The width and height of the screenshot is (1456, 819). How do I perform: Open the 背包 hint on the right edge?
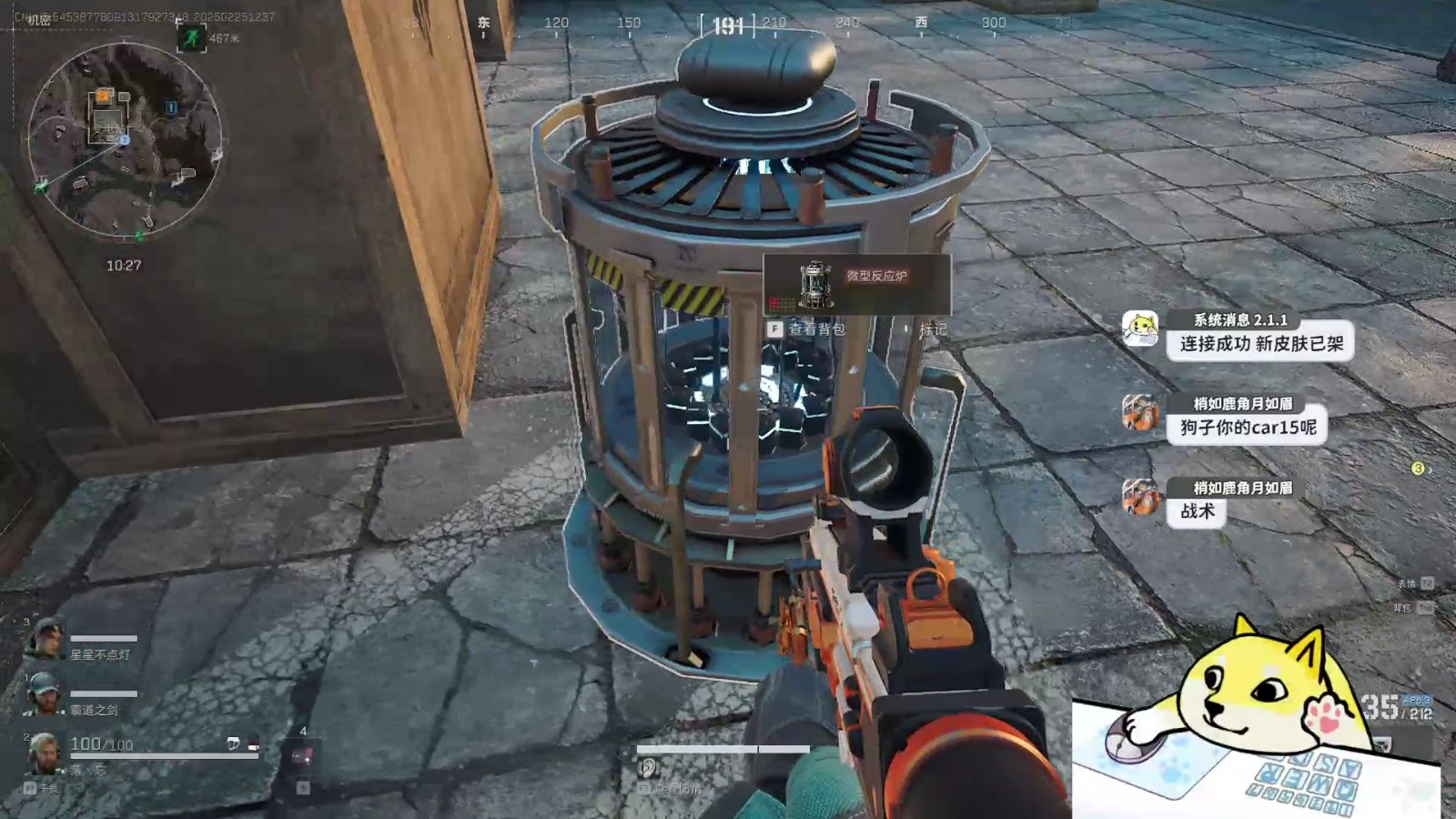click(x=1406, y=607)
